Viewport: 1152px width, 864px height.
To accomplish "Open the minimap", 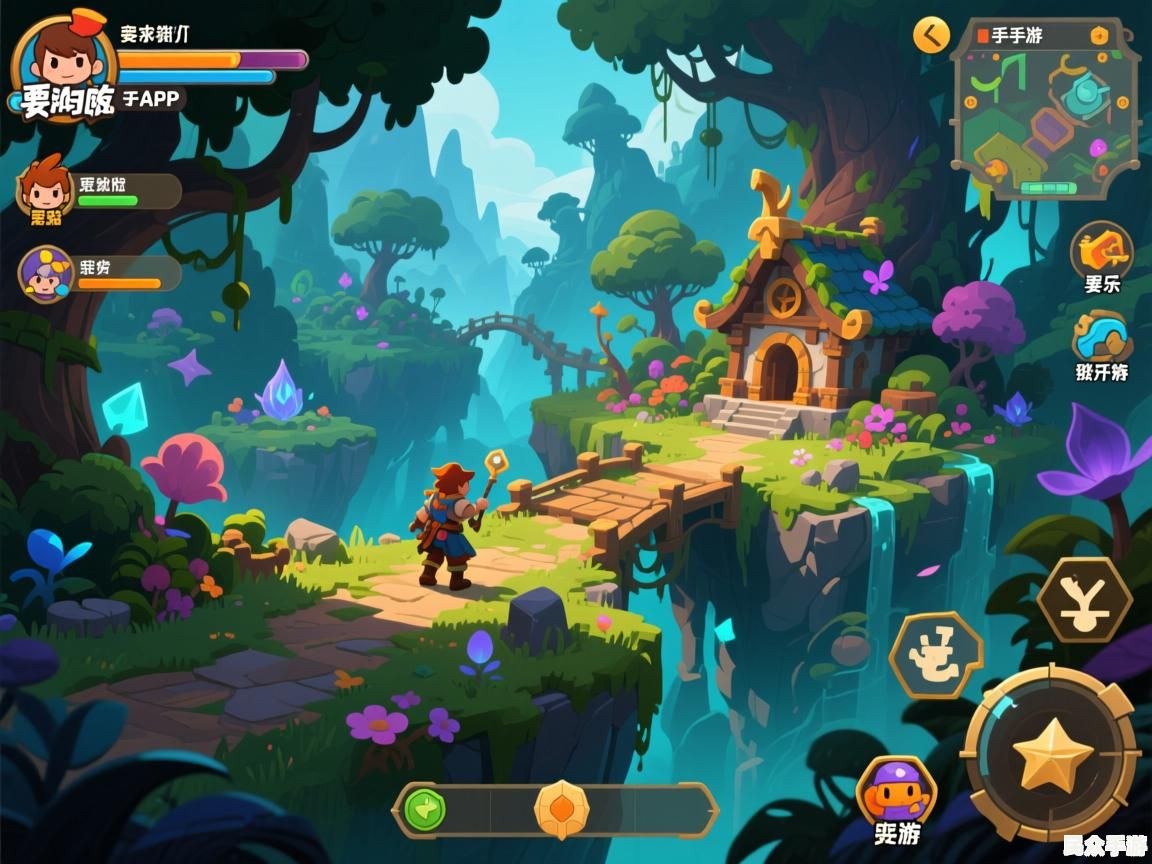I will [x=1045, y=110].
